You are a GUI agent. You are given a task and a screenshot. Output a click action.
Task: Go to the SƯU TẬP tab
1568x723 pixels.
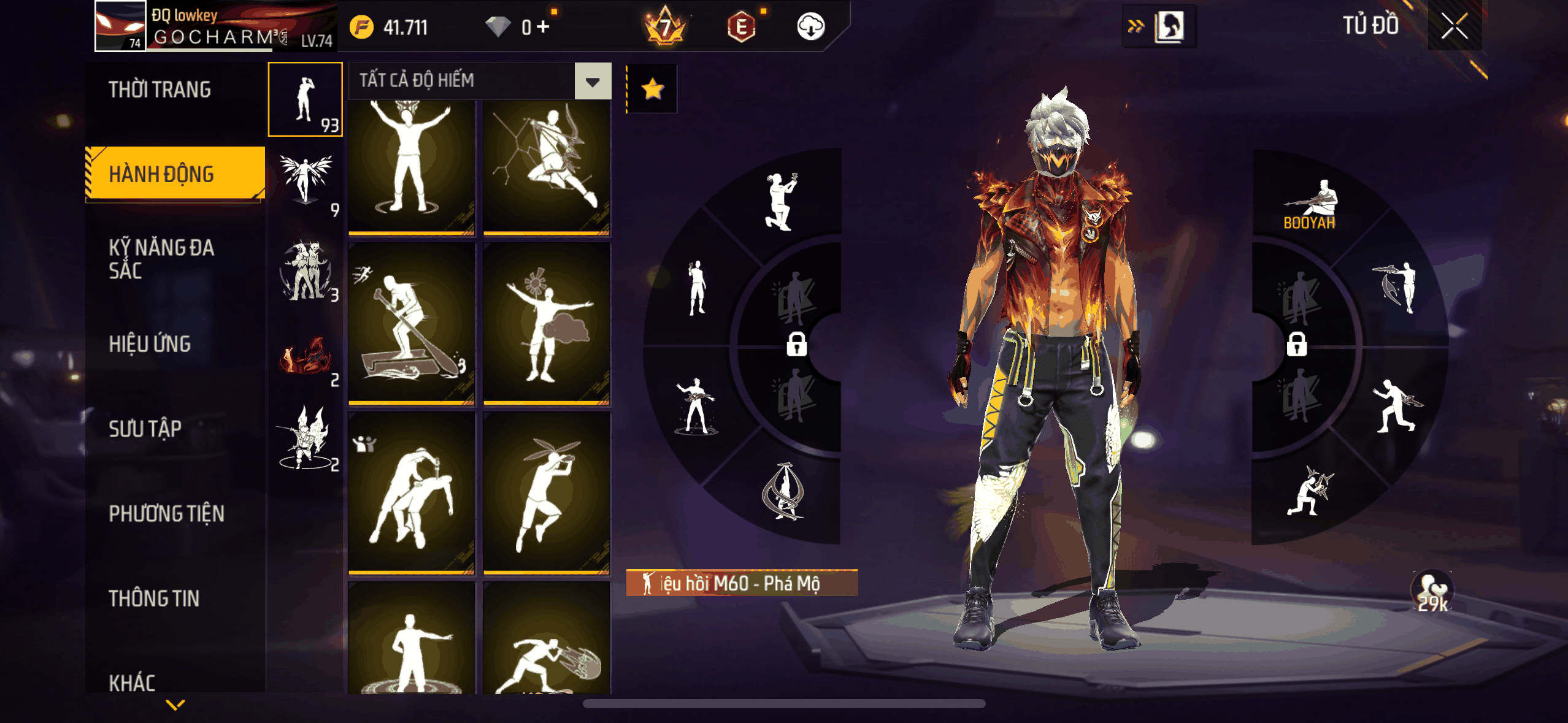click(145, 429)
